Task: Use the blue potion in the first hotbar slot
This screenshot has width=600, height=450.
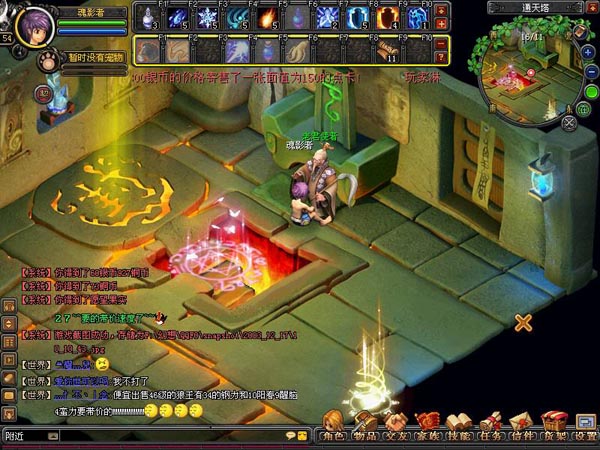Action: pyautogui.click(x=147, y=17)
